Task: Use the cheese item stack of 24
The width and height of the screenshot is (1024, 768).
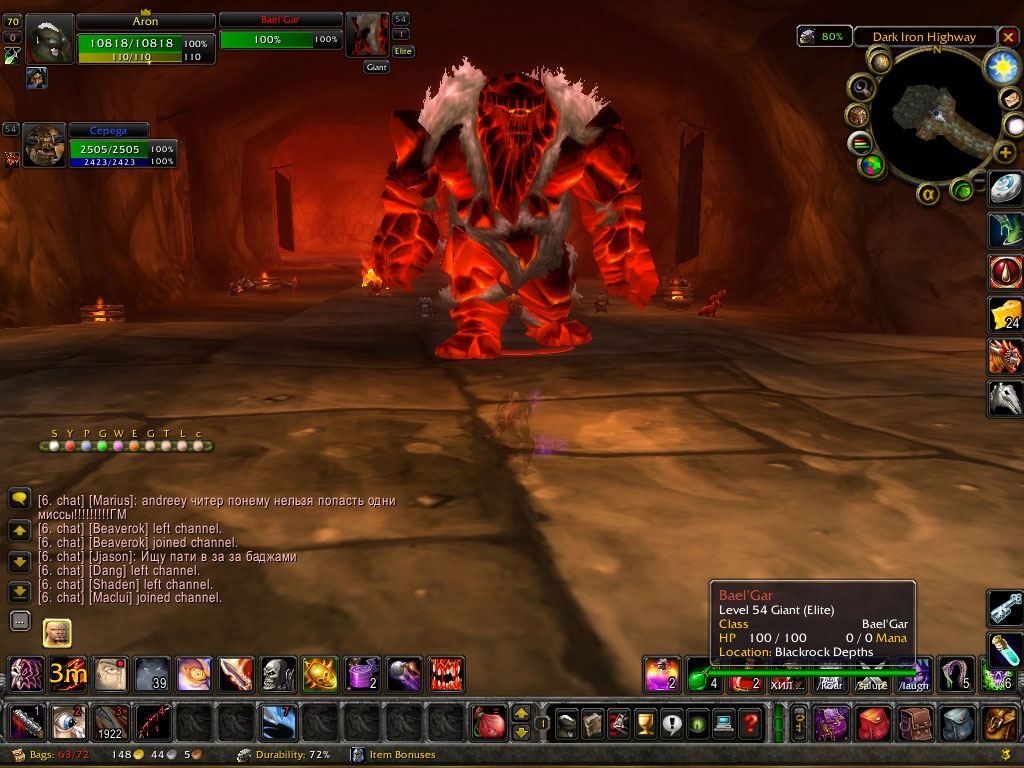Action: click(x=1004, y=314)
